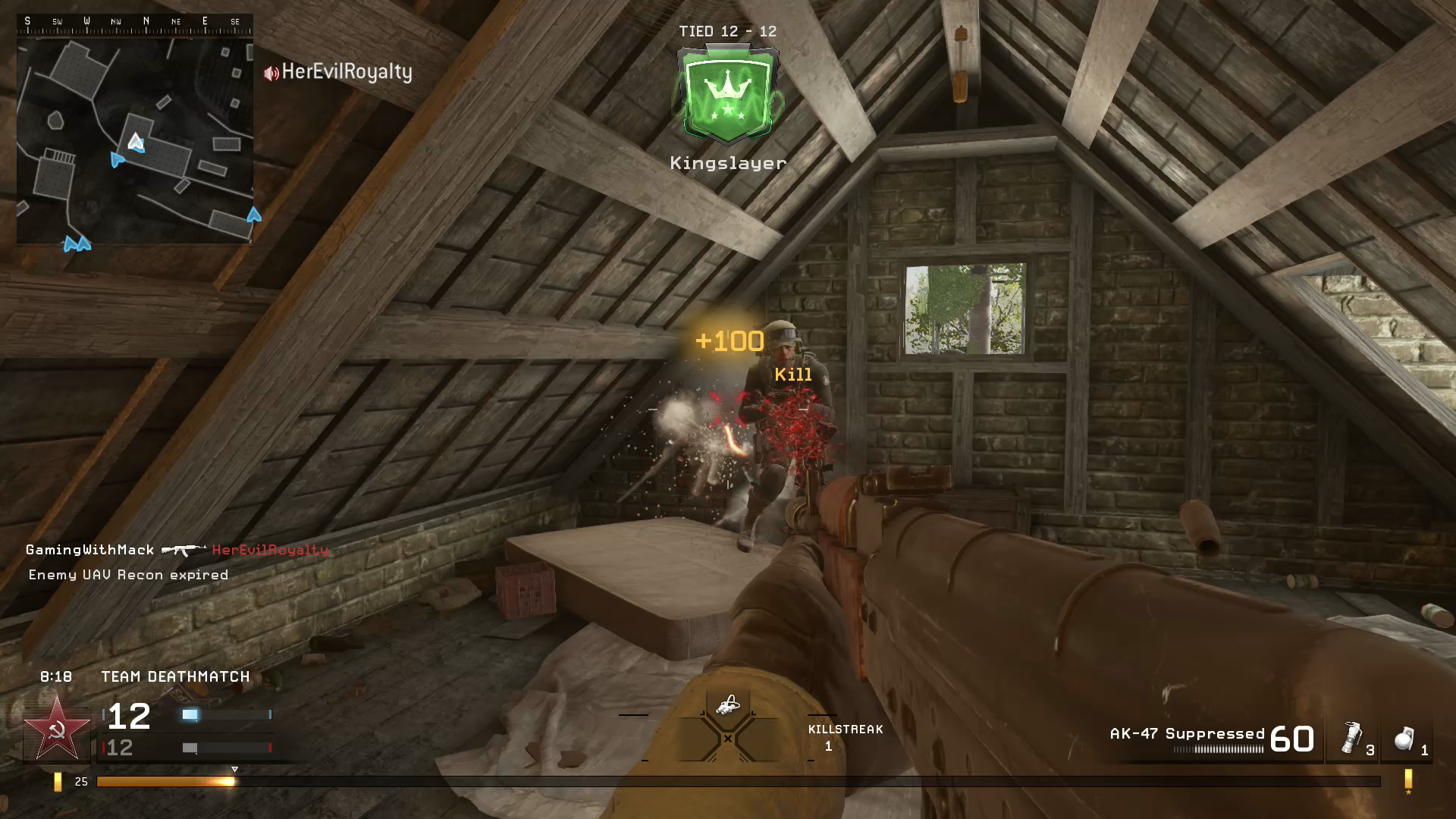Open the TEAM DEATHMATCH mode label

174,676
